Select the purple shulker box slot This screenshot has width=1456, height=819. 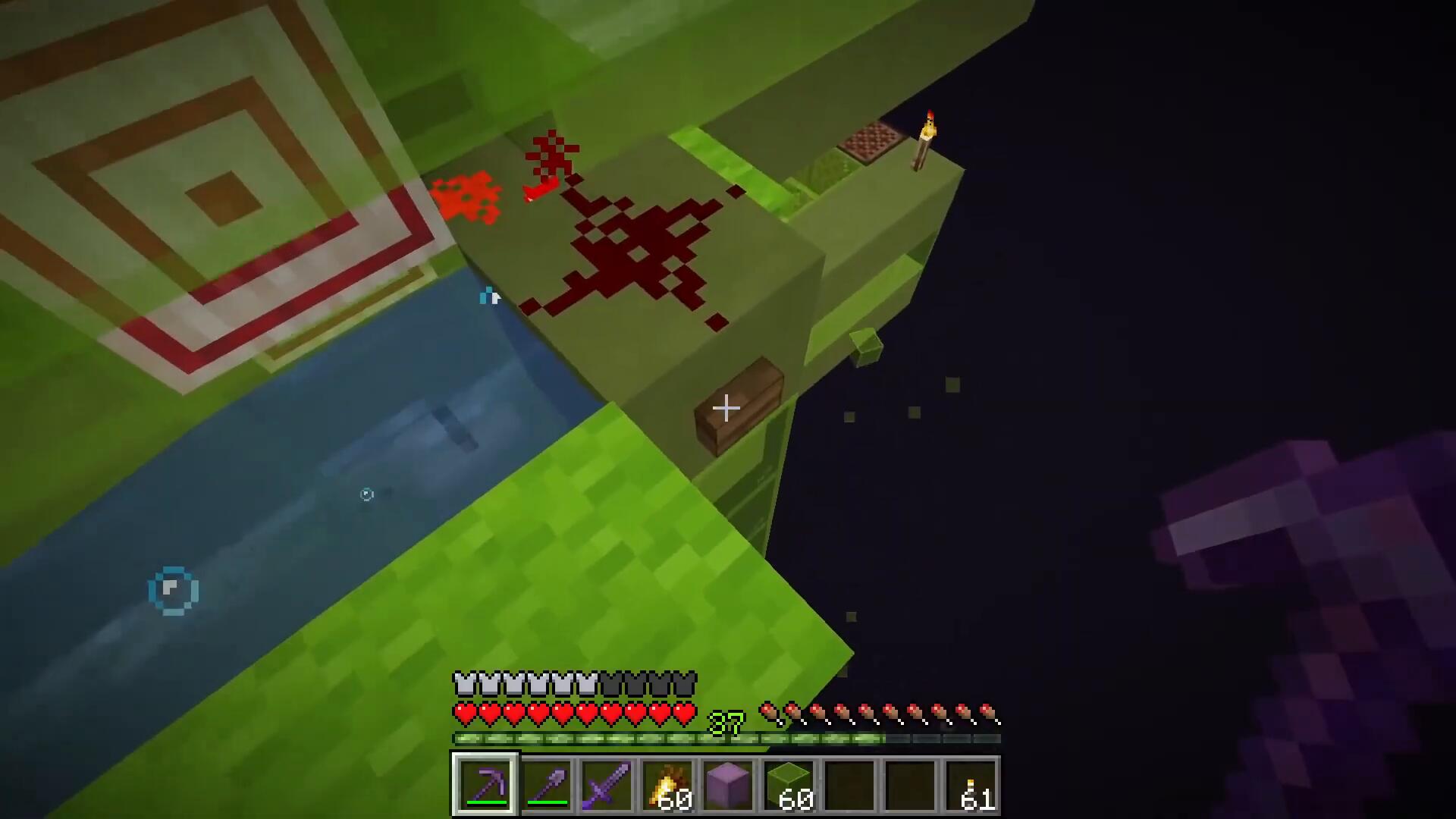[x=728, y=785]
